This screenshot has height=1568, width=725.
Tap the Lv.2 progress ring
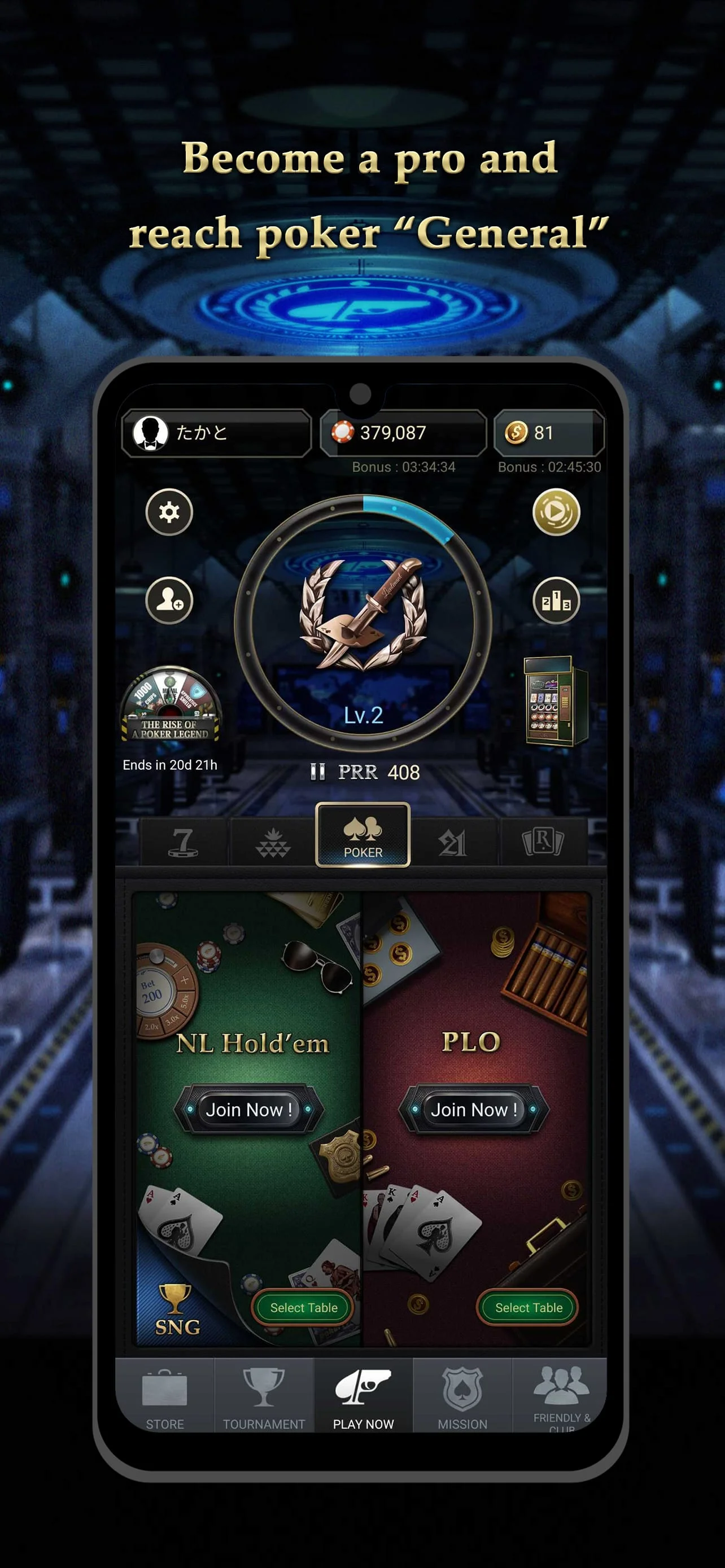363,627
